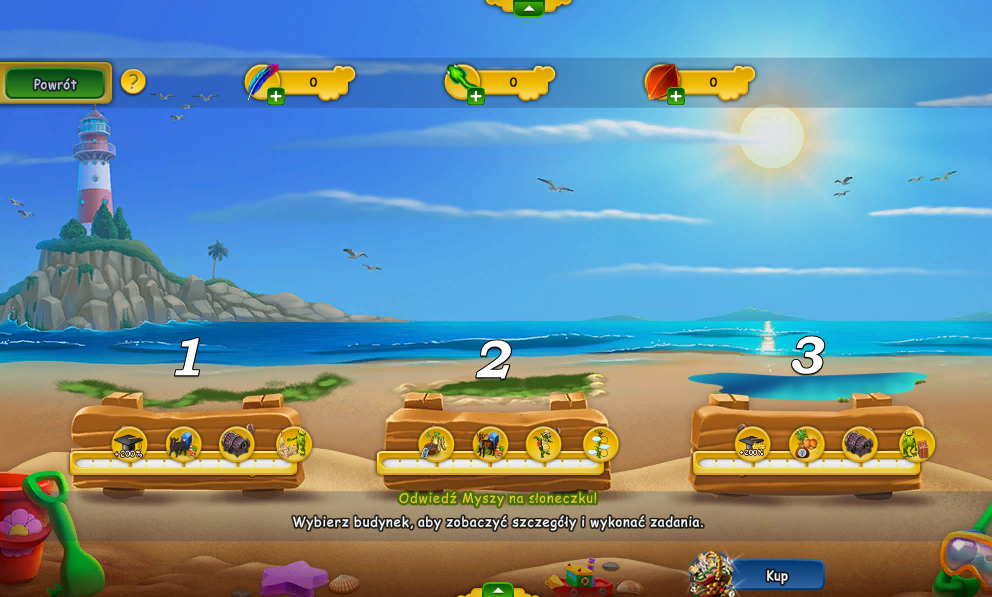
Task: Click the white flowers reward on sign 2
Action: tap(600, 444)
